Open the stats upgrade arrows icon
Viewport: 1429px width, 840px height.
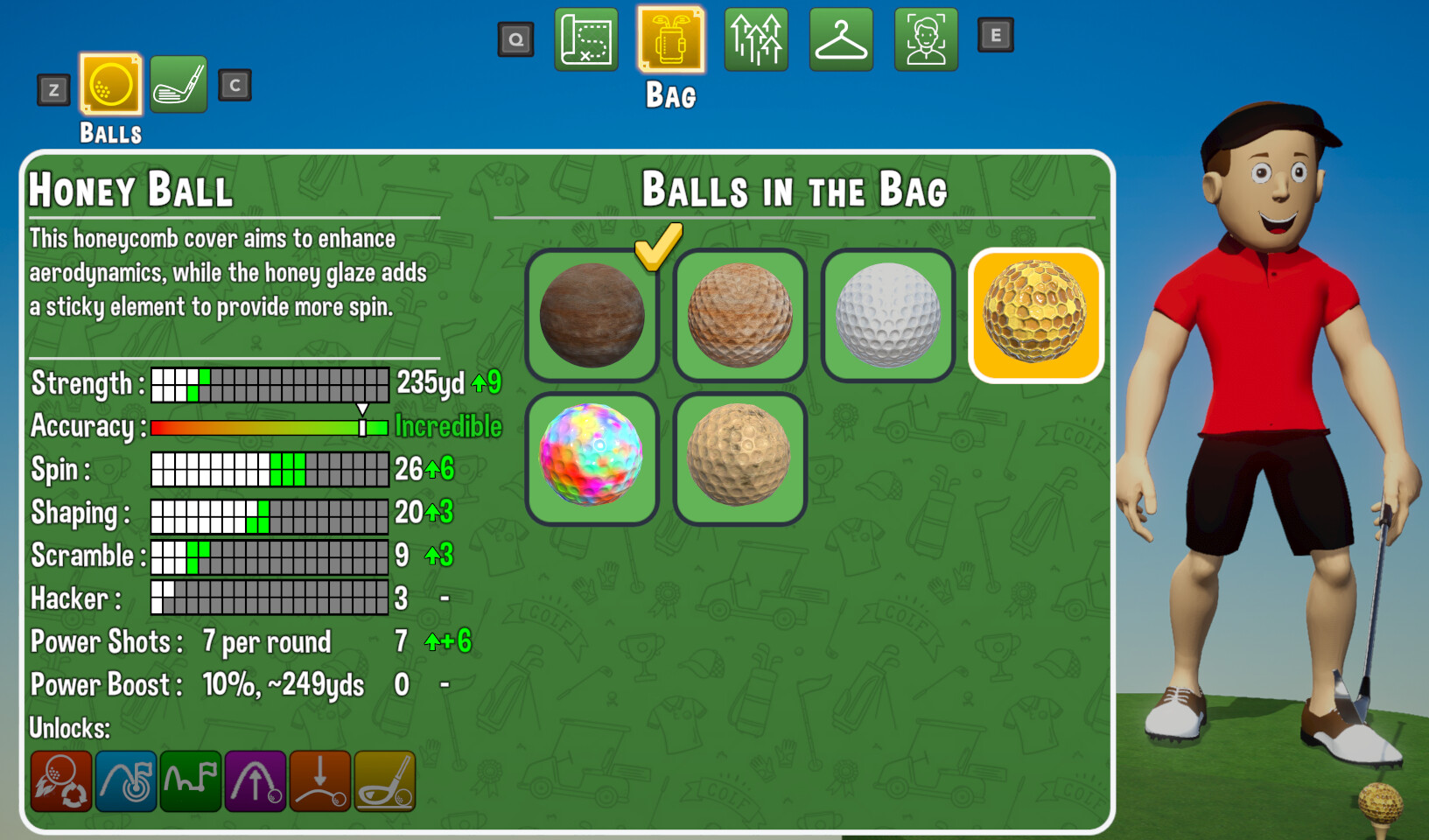[756, 39]
